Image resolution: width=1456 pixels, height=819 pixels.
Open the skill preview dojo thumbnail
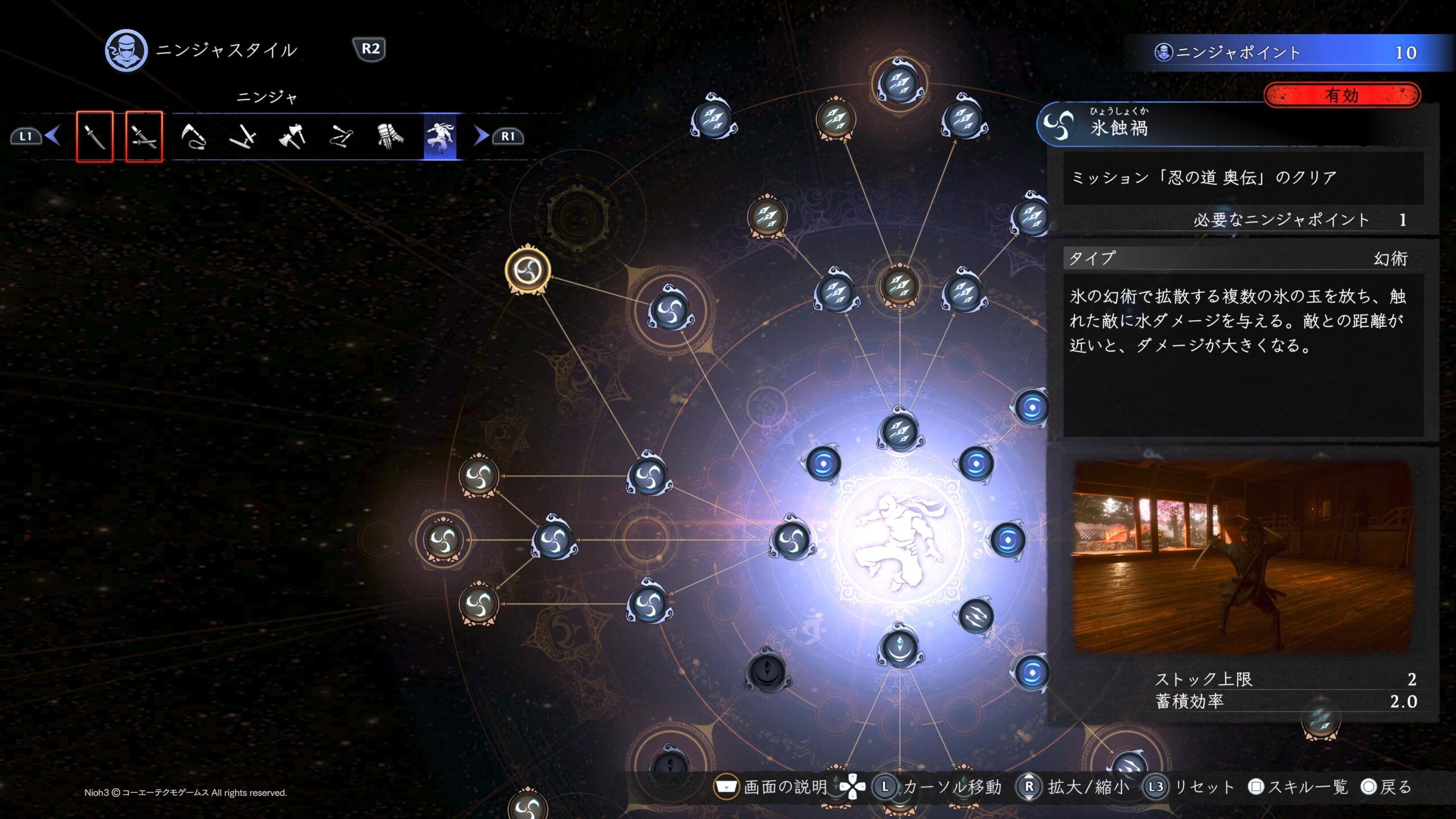point(1242,556)
